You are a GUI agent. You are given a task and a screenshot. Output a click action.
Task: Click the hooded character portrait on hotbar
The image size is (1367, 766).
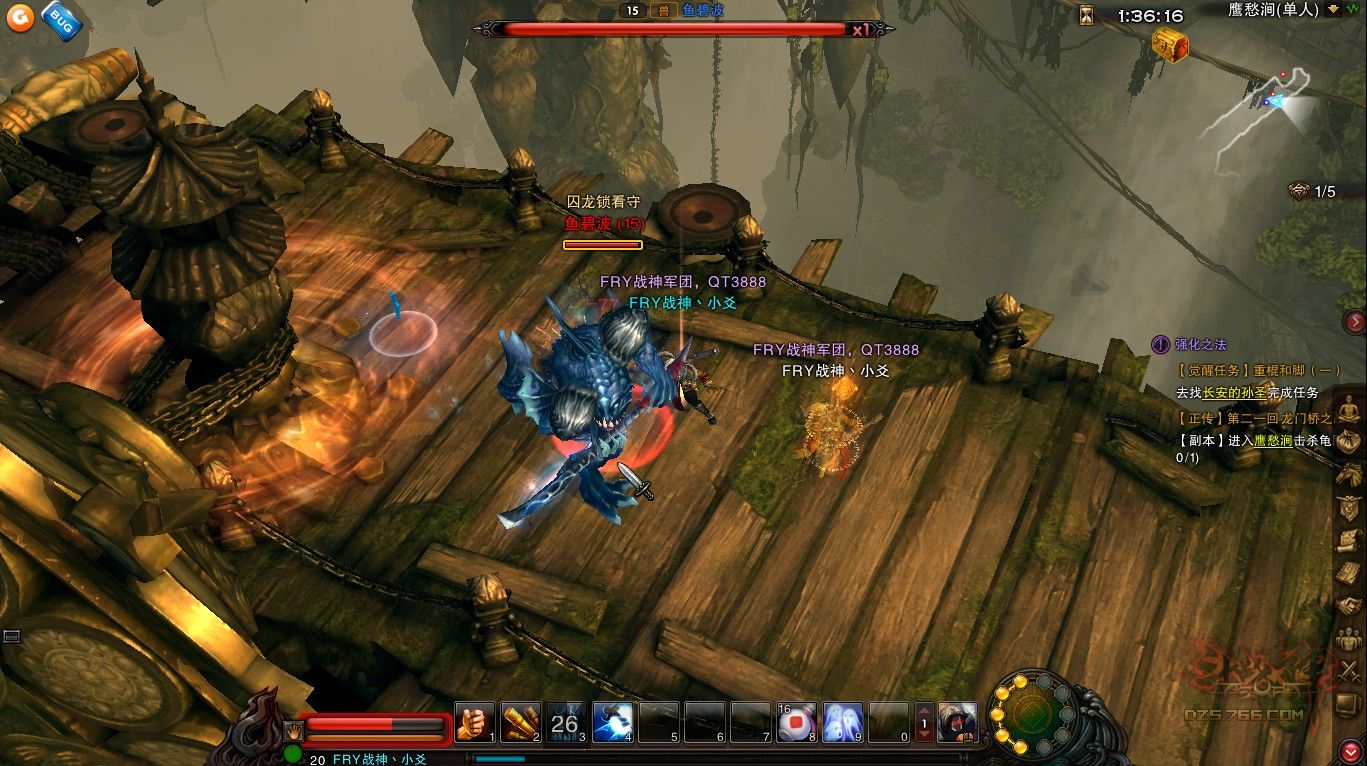coord(958,722)
